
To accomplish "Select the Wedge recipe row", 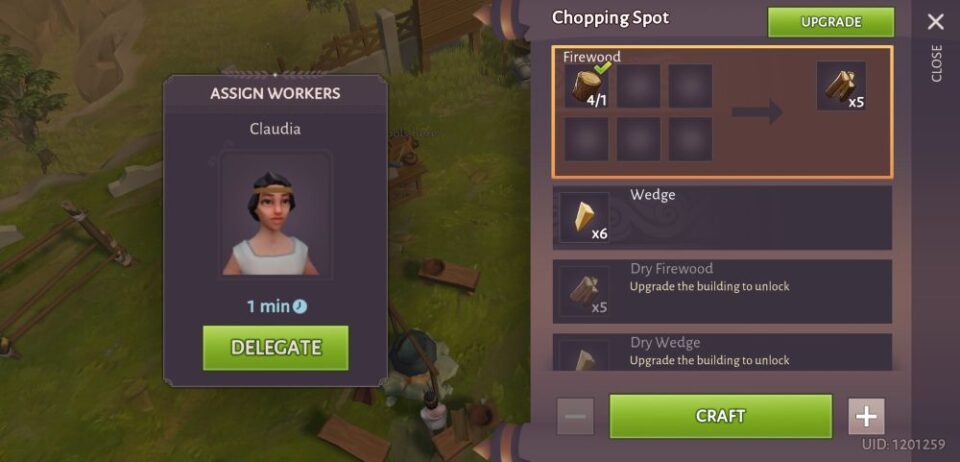I will pos(721,217).
